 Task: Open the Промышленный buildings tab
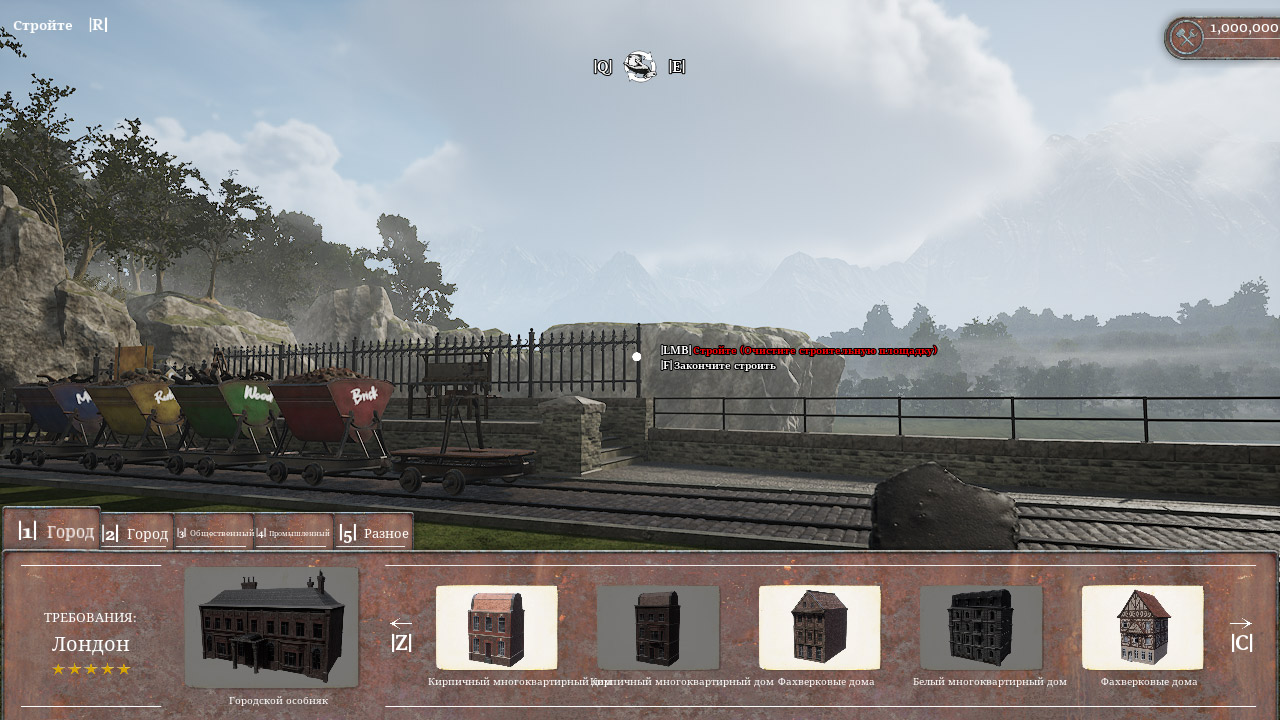[293, 533]
